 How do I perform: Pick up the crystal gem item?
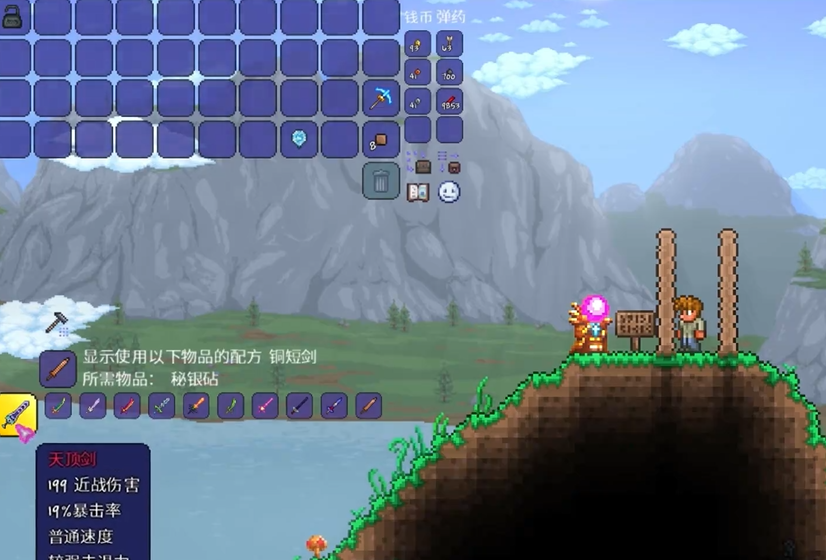pyautogui.click(x=298, y=139)
